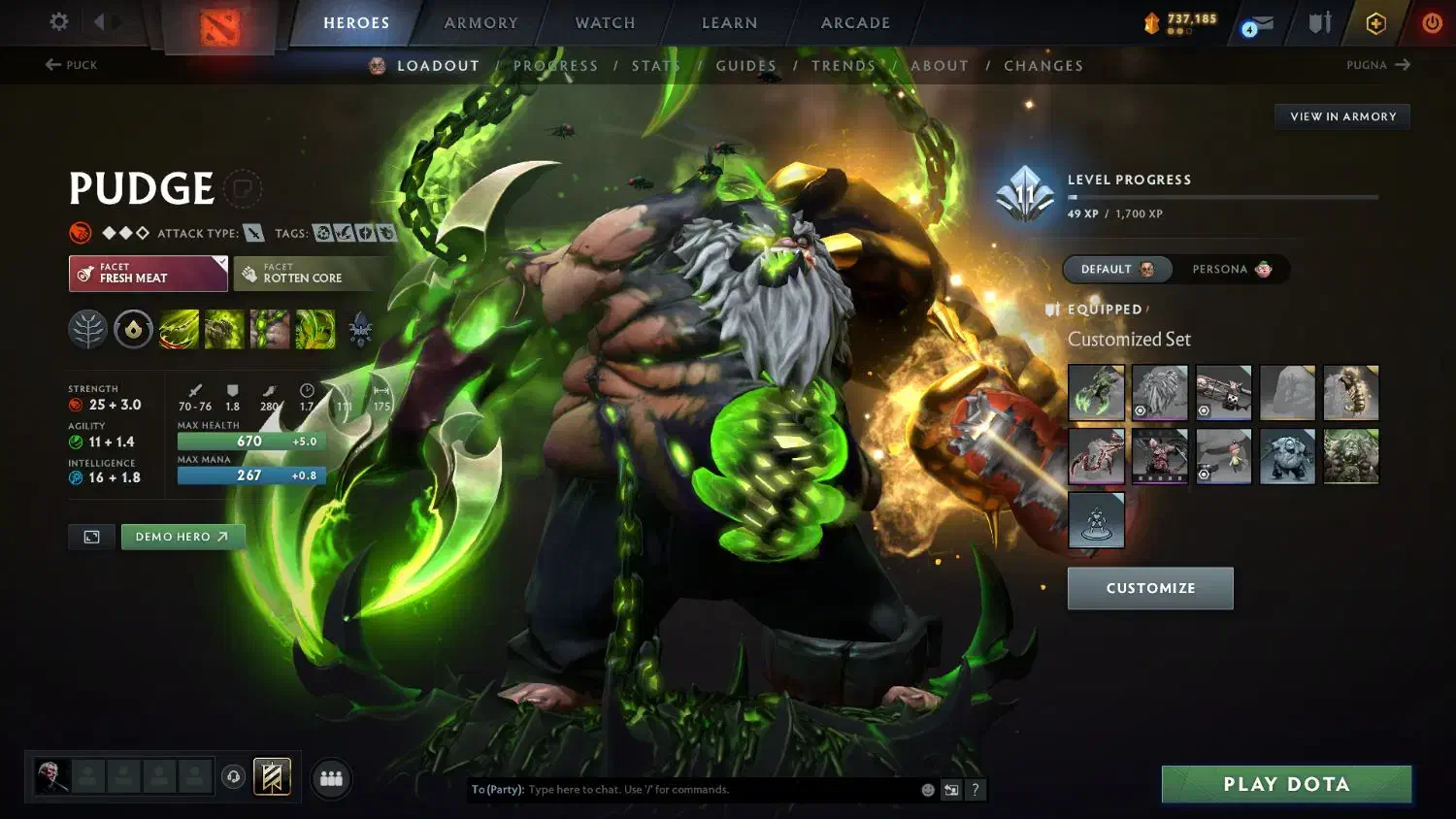This screenshot has width=1456, height=819.
Task: Click the Dota Plus hexagon icon
Action: [1375, 24]
